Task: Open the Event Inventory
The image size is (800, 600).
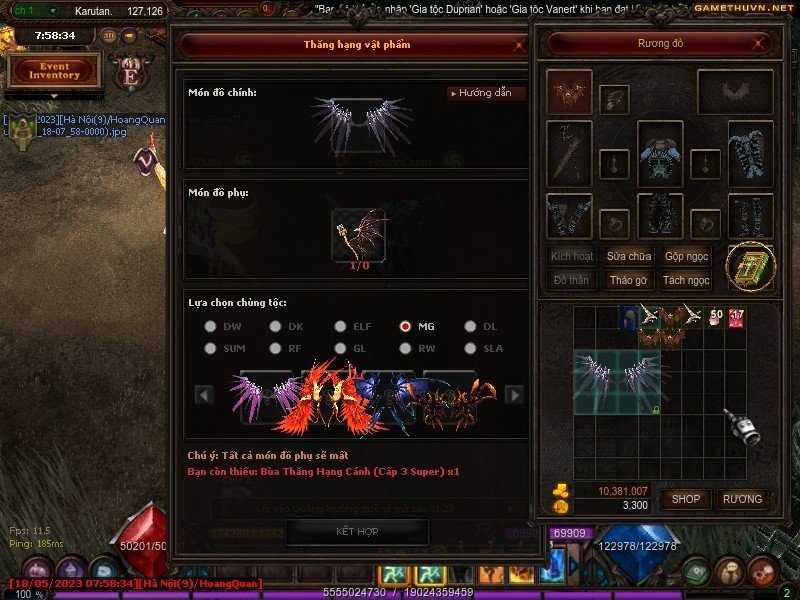Action: coord(54,71)
